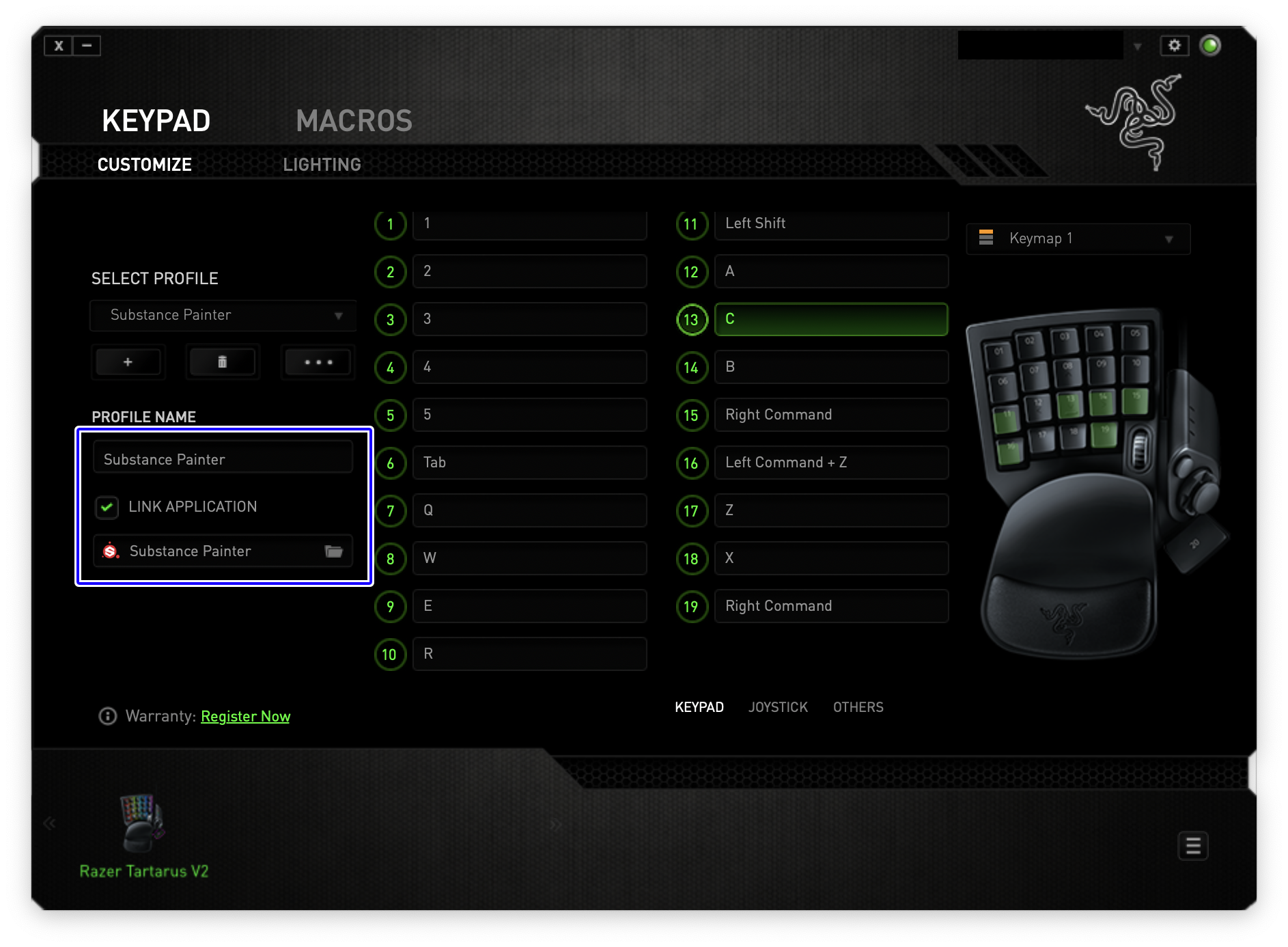Open more profile options via the ellipsis icon

[x=317, y=362]
